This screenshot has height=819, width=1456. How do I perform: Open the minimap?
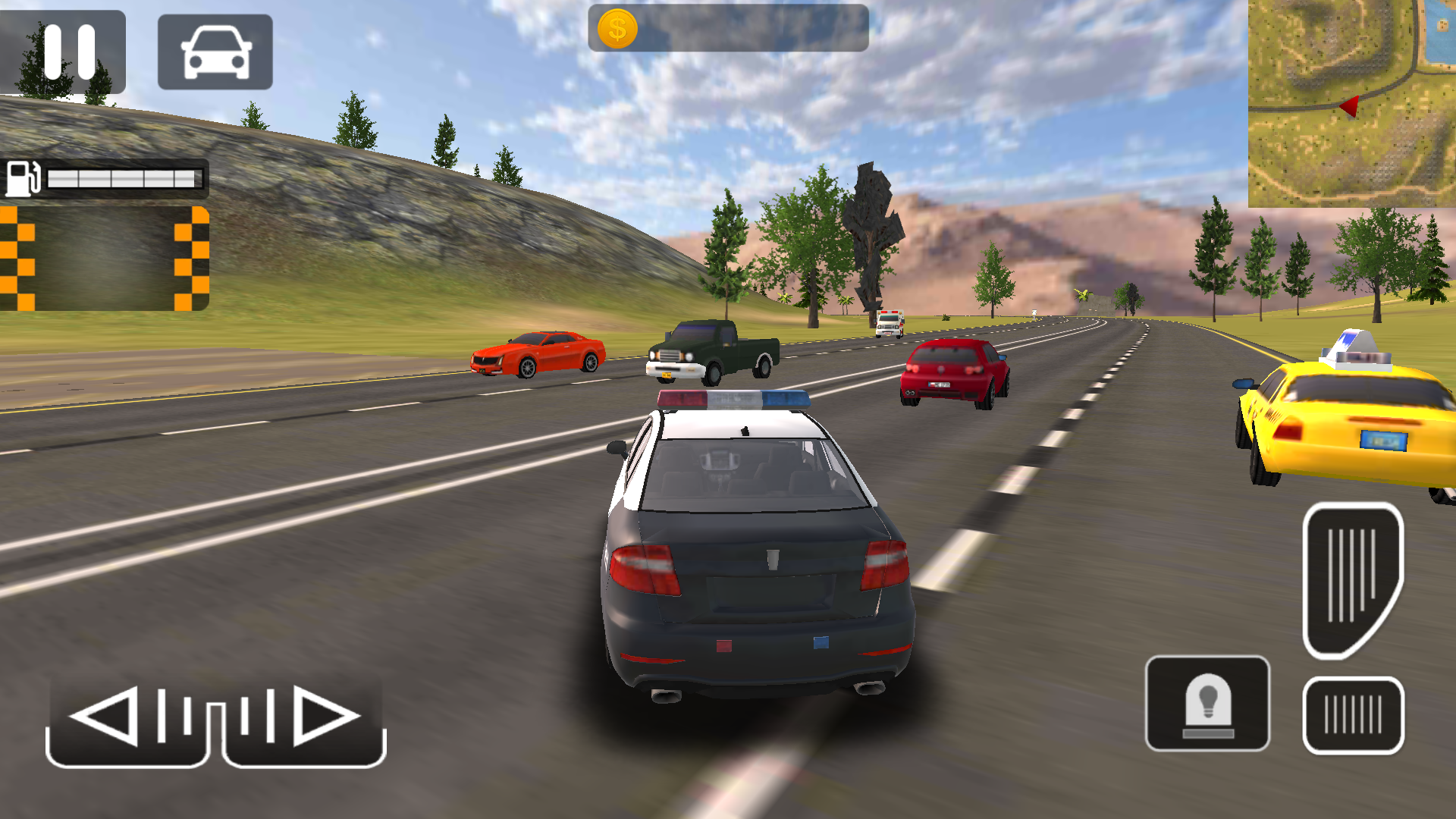(x=1351, y=103)
